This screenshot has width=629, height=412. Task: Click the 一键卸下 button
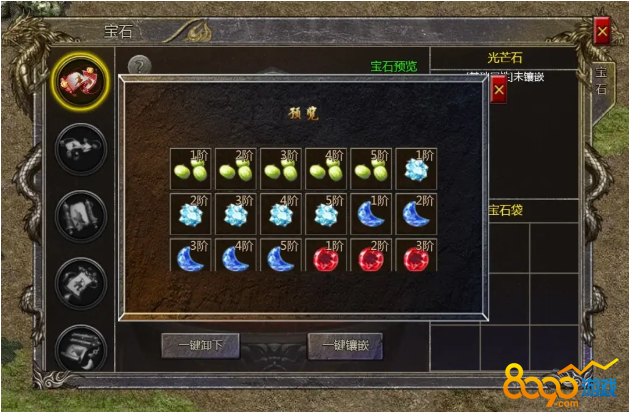coord(200,346)
